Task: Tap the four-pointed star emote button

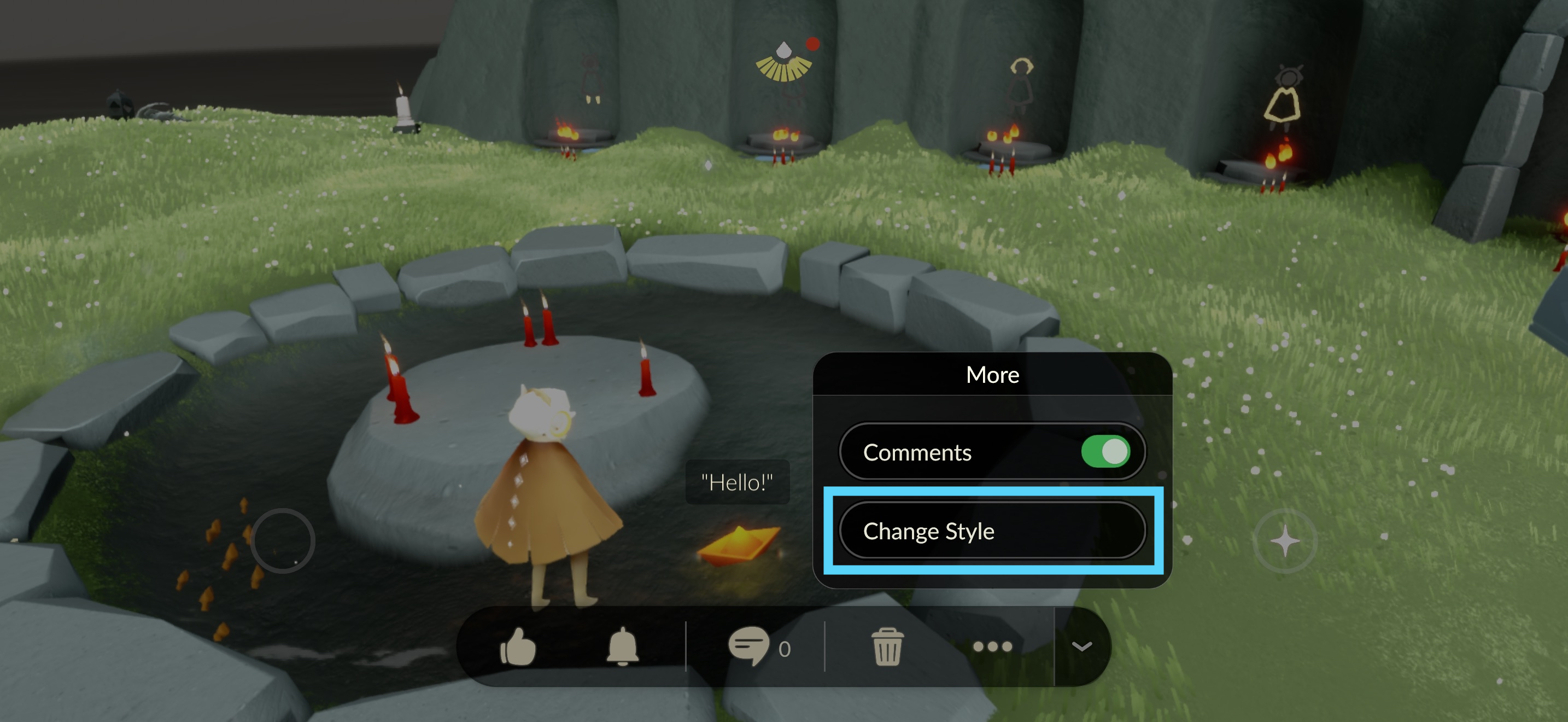Action: pos(1285,540)
